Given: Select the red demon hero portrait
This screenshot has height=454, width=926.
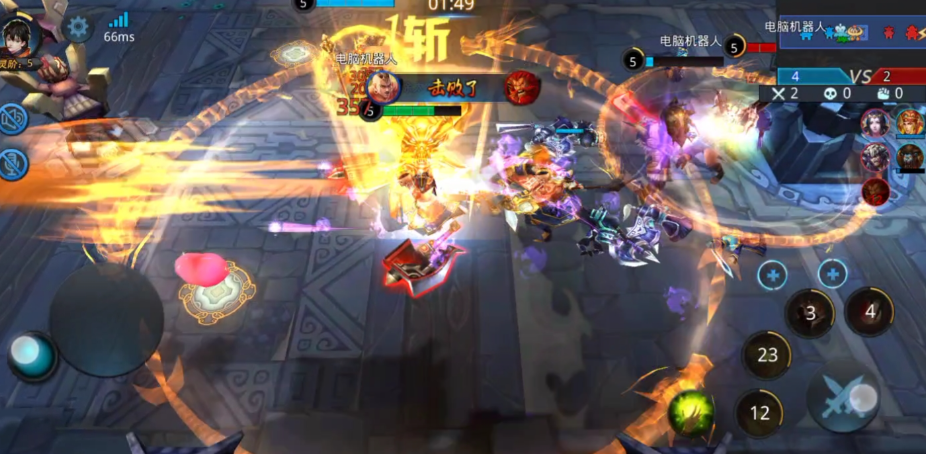Looking at the screenshot, I should (876, 190).
